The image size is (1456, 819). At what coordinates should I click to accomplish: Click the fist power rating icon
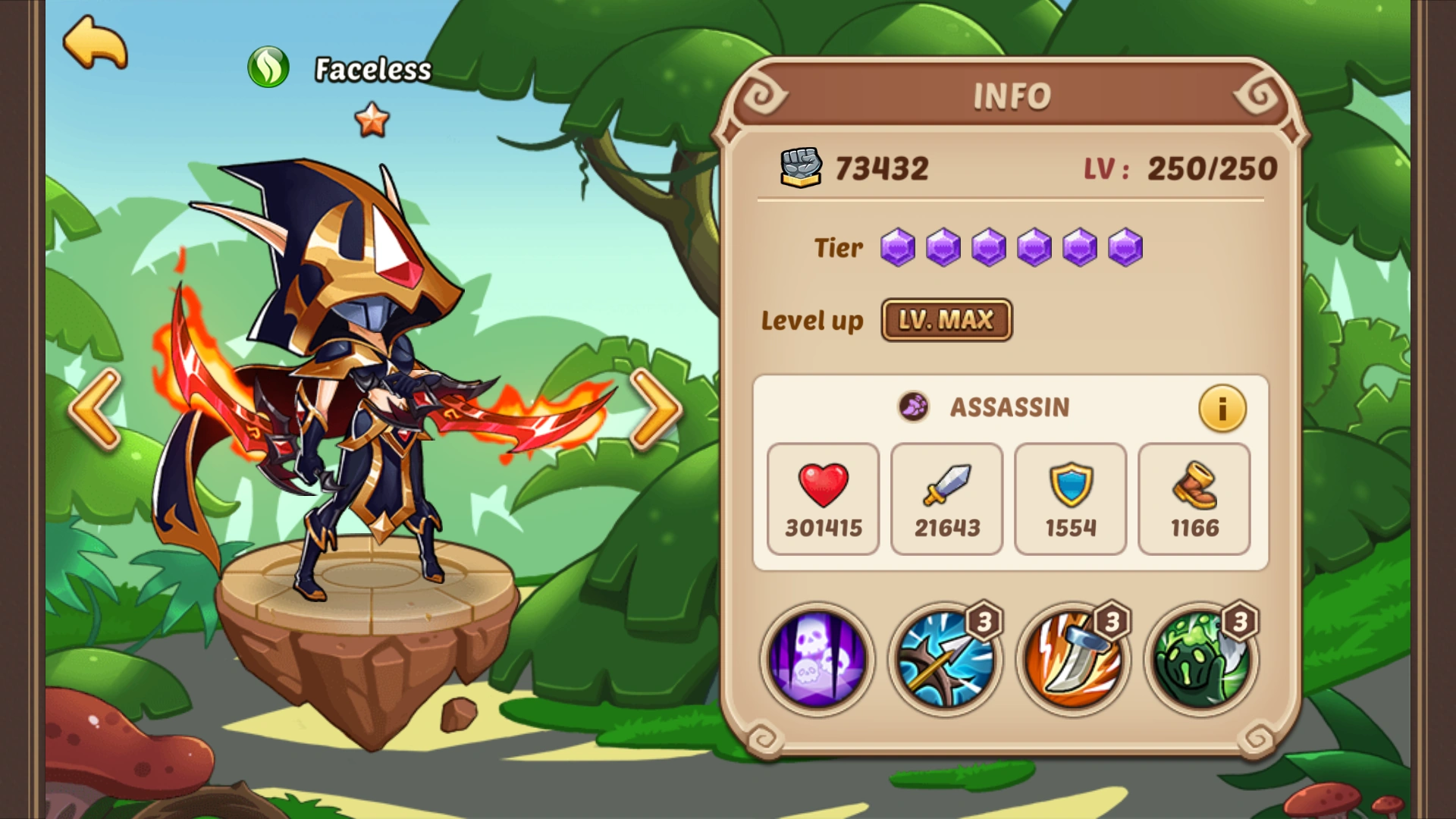pos(800,168)
